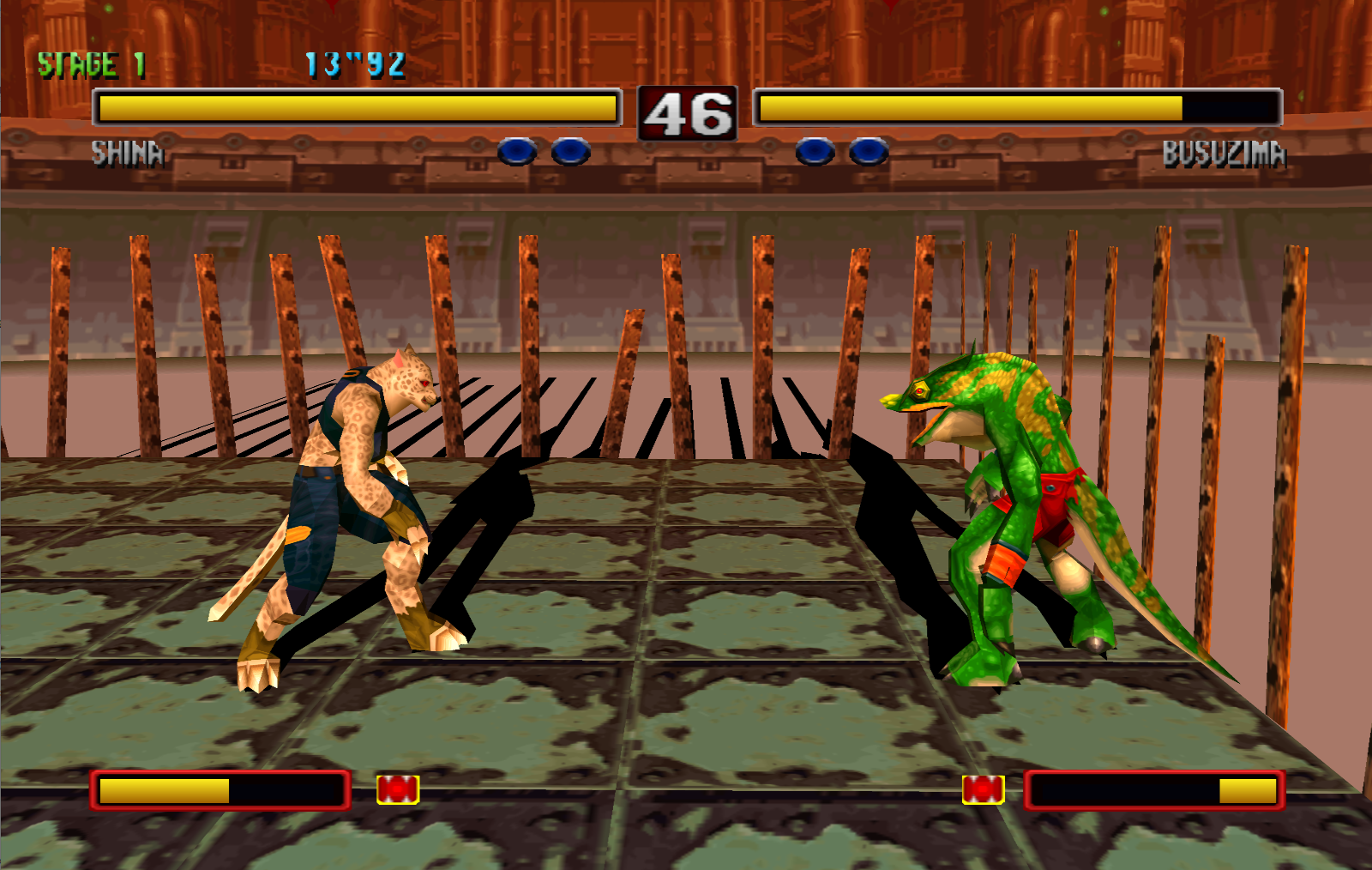Click the filled portion of Shina's beast gauge
Screen dimensions: 1372x870
point(163,787)
